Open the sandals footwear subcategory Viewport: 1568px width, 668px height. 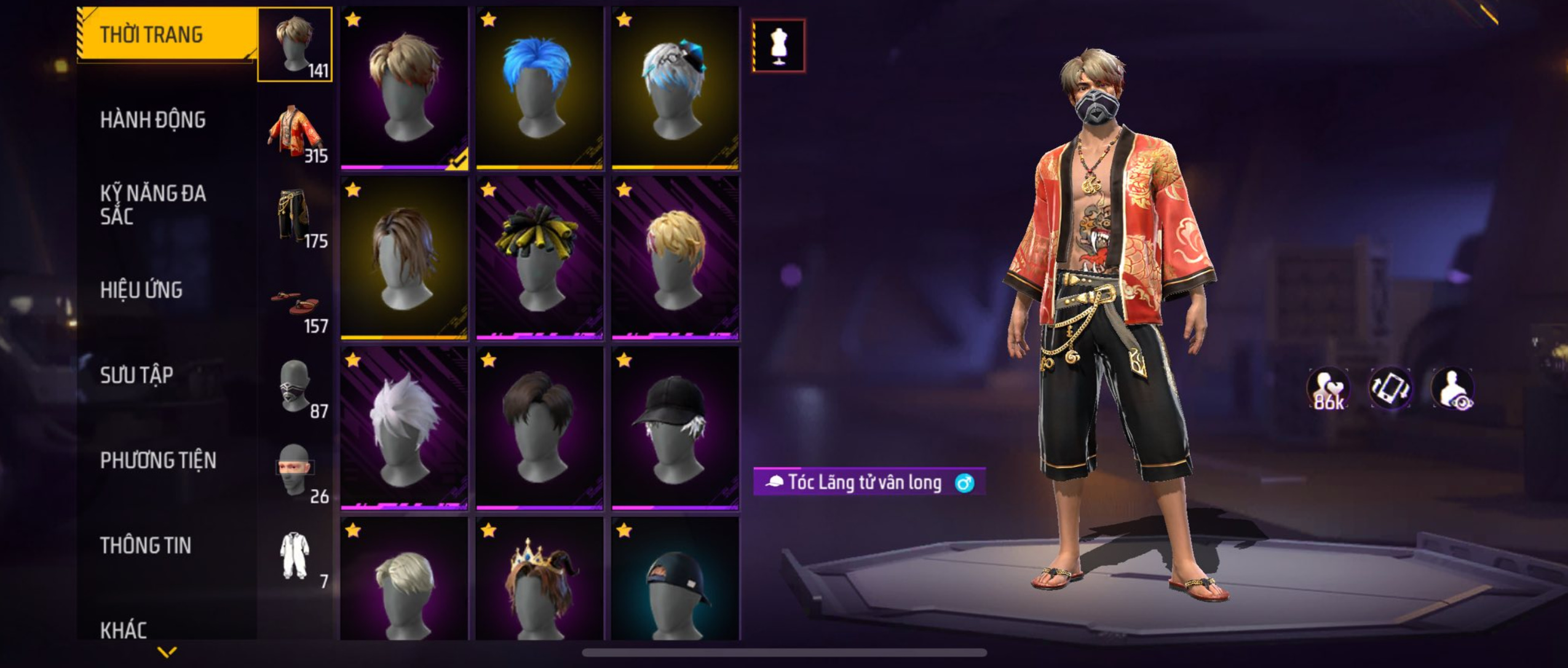[x=295, y=302]
